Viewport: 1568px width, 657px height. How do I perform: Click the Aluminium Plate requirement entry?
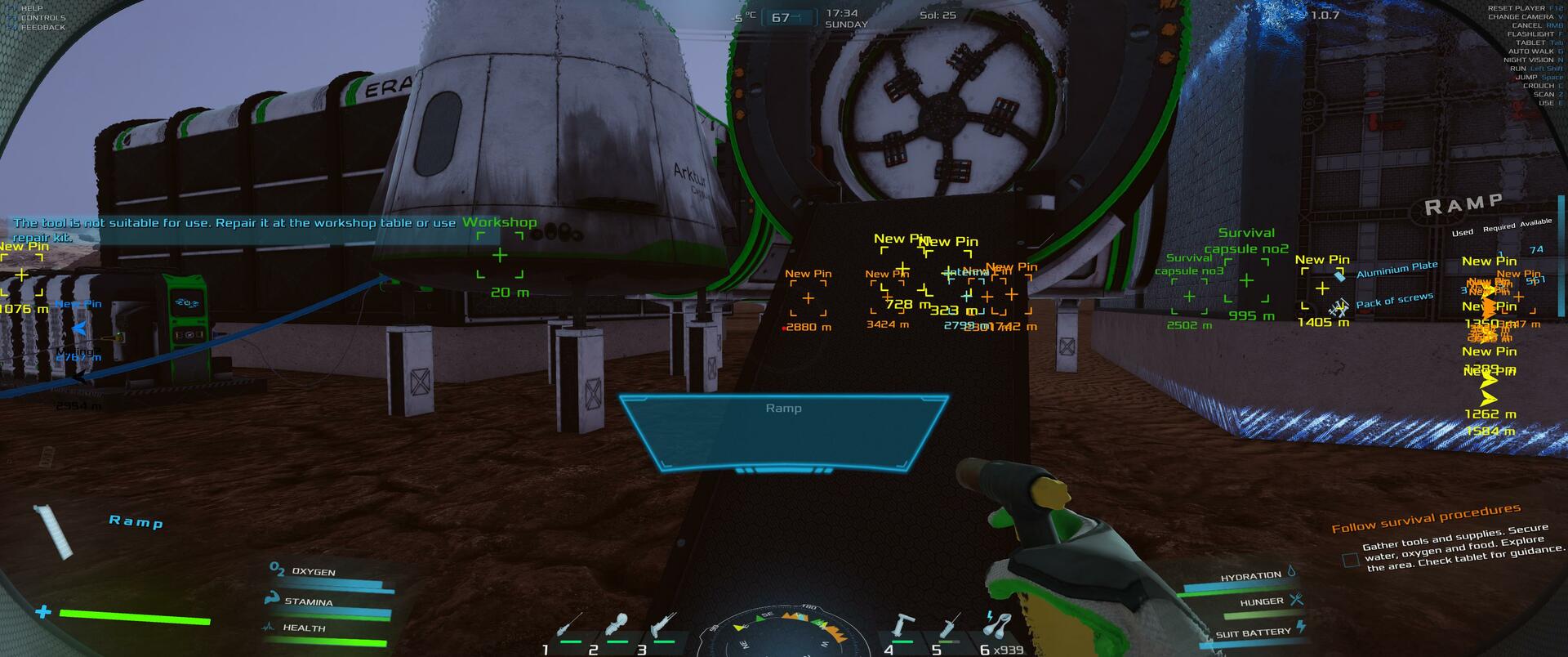pos(1396,269)
